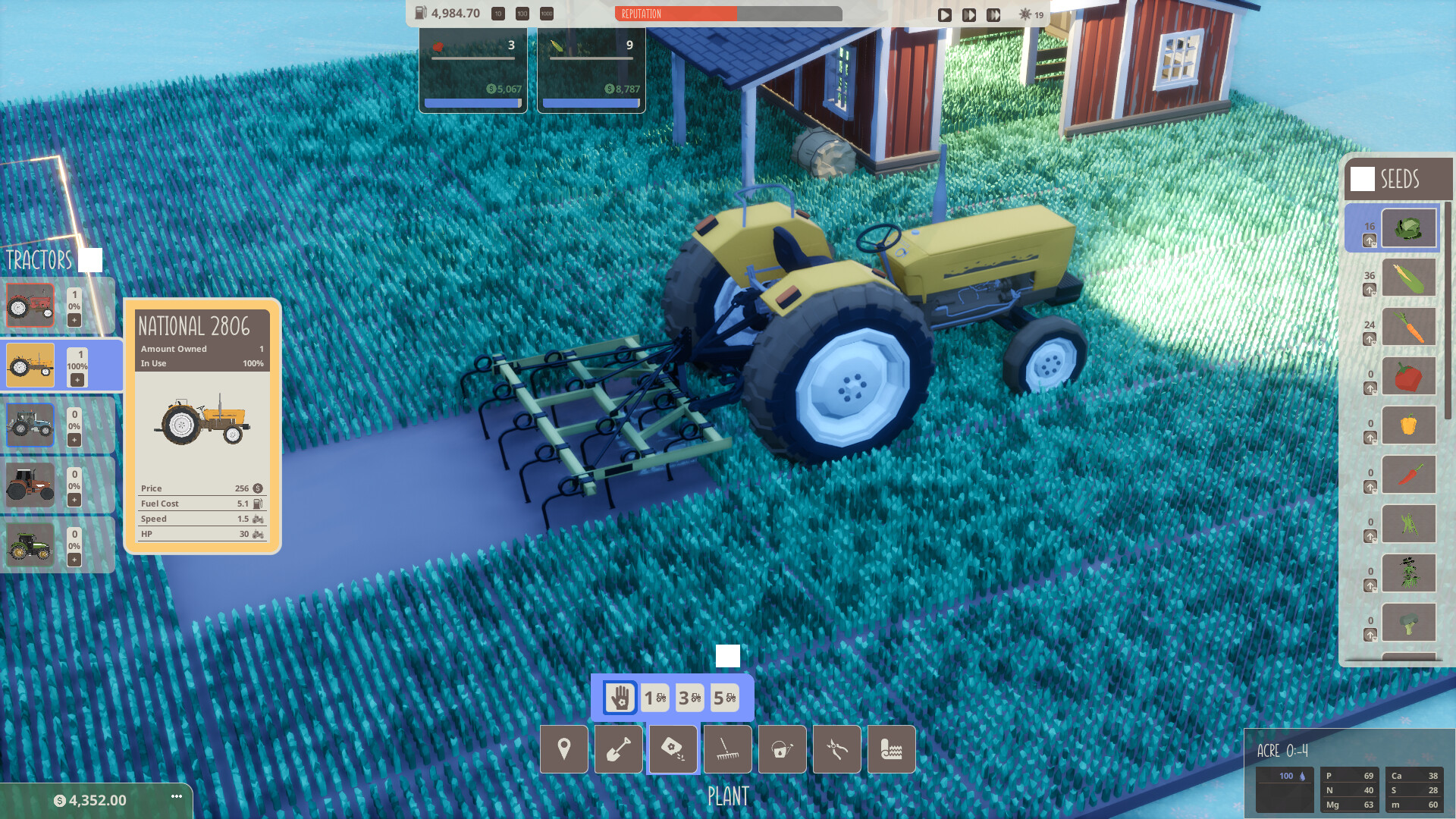Buy 1000 fuel units
The height and width of the screenshot is (819, 1456).
pos(547,14)
